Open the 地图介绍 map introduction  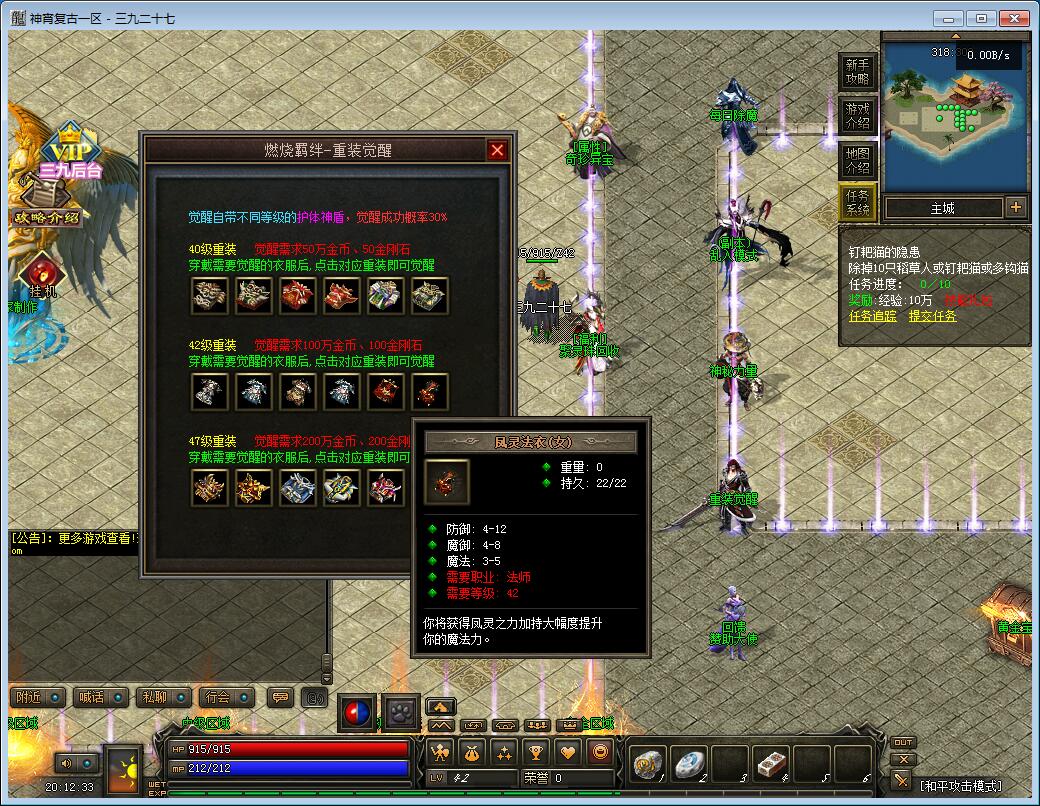[857, 161]
